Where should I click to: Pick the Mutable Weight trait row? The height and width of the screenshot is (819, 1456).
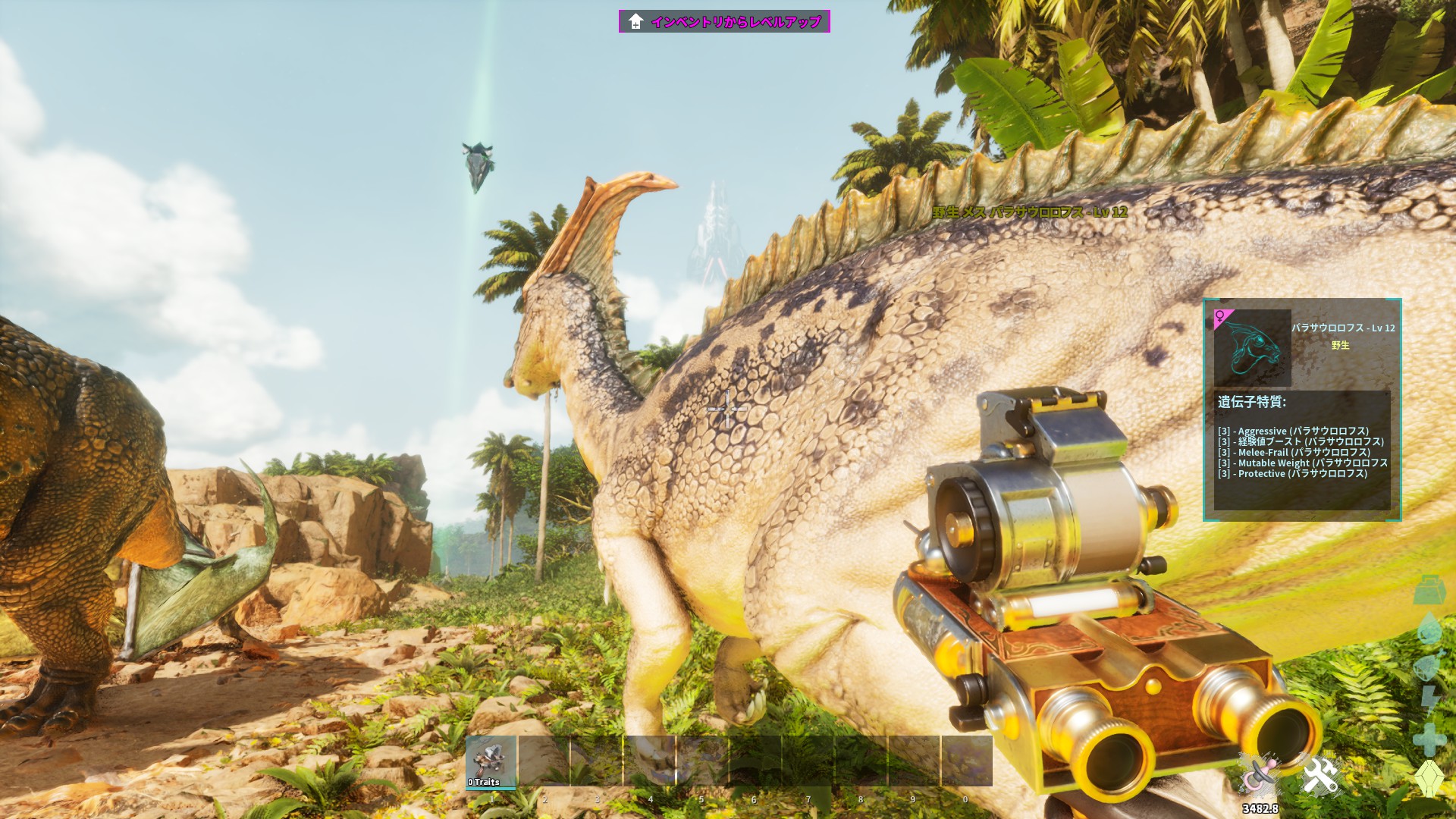coord(1302,463)
